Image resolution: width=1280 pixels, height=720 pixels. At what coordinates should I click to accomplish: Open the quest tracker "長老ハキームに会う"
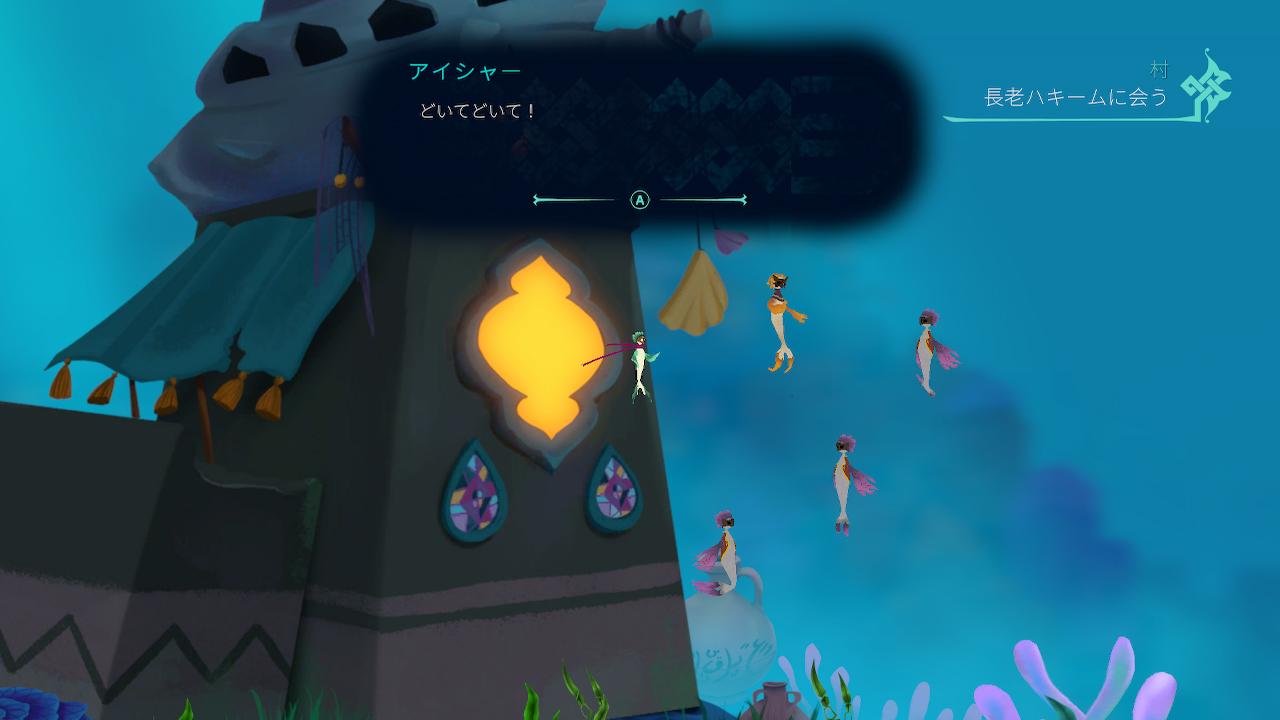click(x=1076, y=98)
